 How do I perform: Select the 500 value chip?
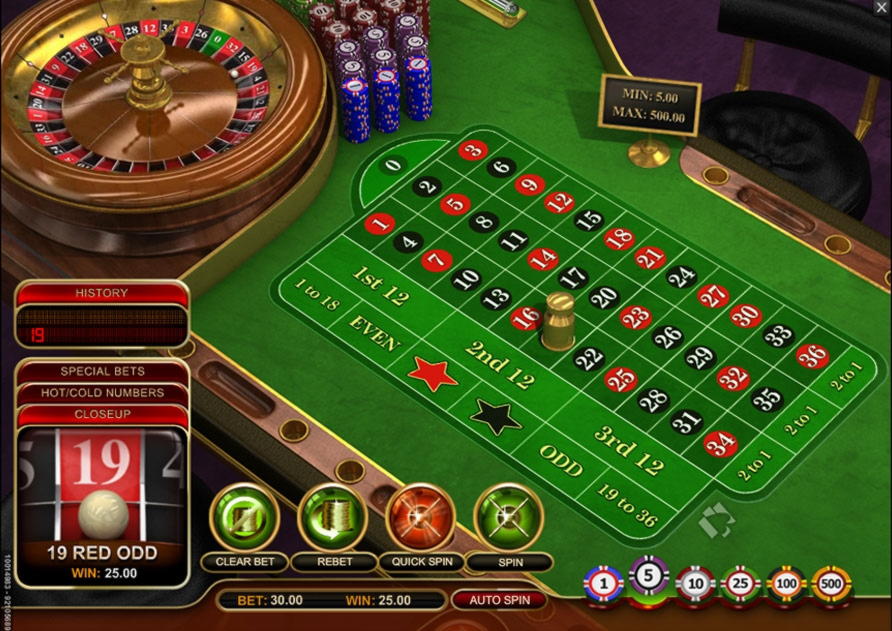point(831,582)
